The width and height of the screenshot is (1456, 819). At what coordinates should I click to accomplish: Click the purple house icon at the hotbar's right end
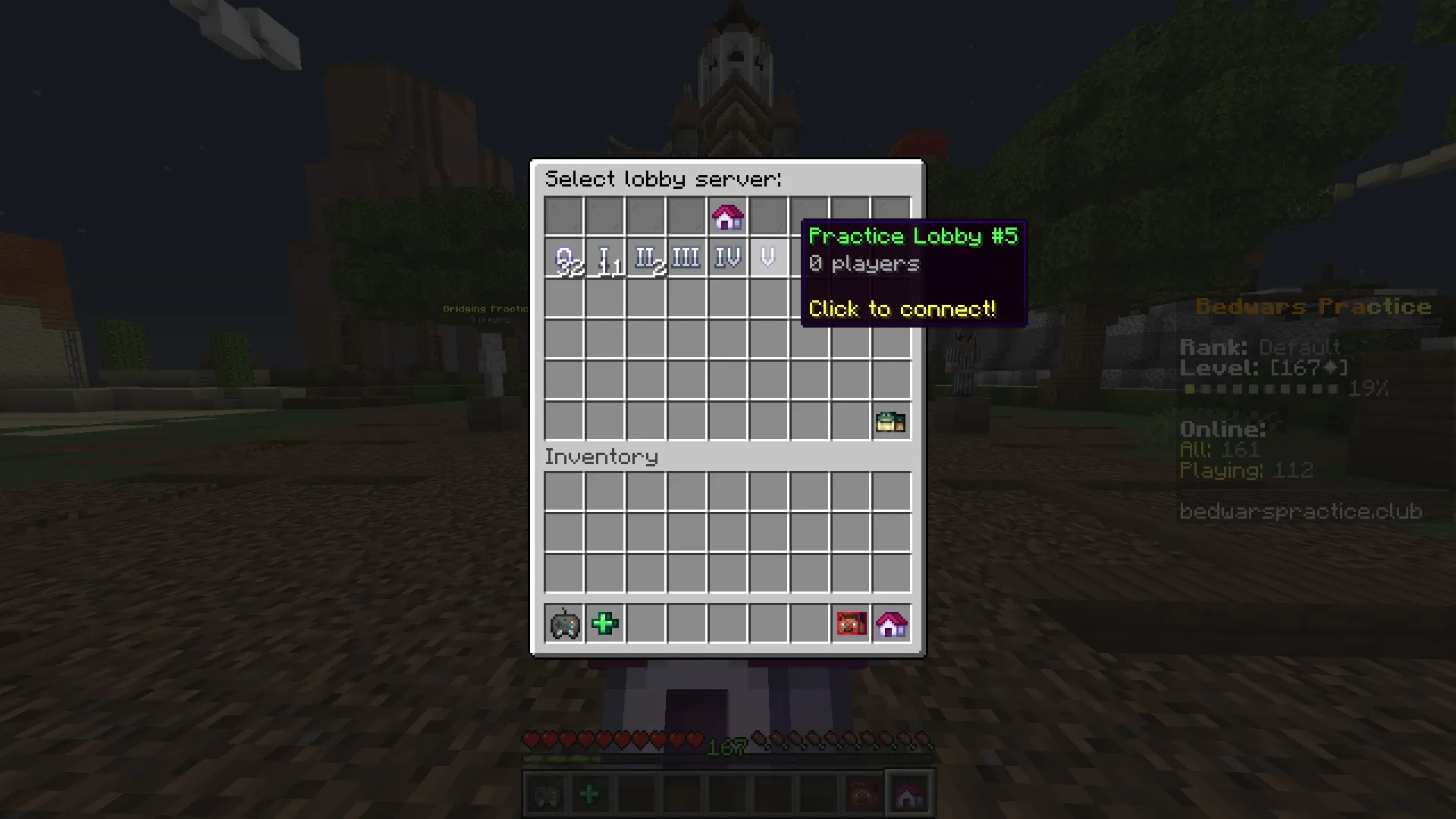[x=892, y=623]
